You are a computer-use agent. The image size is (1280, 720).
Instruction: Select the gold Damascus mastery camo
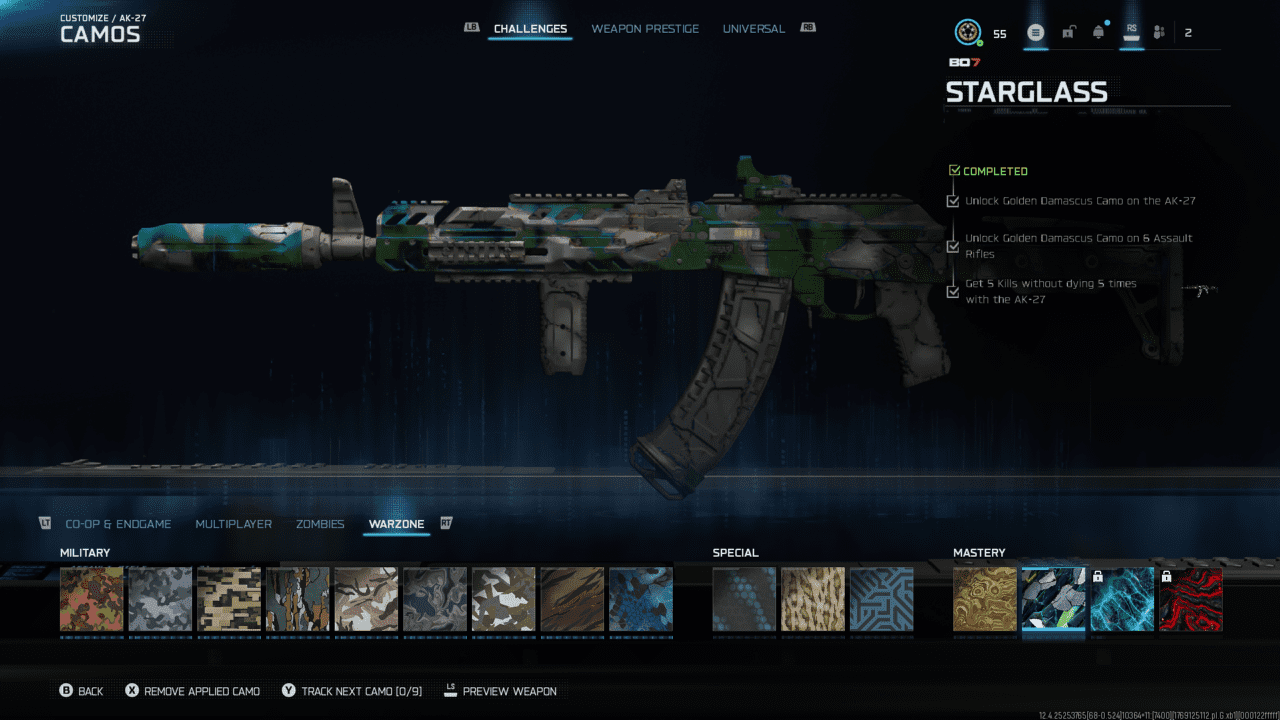985,599
